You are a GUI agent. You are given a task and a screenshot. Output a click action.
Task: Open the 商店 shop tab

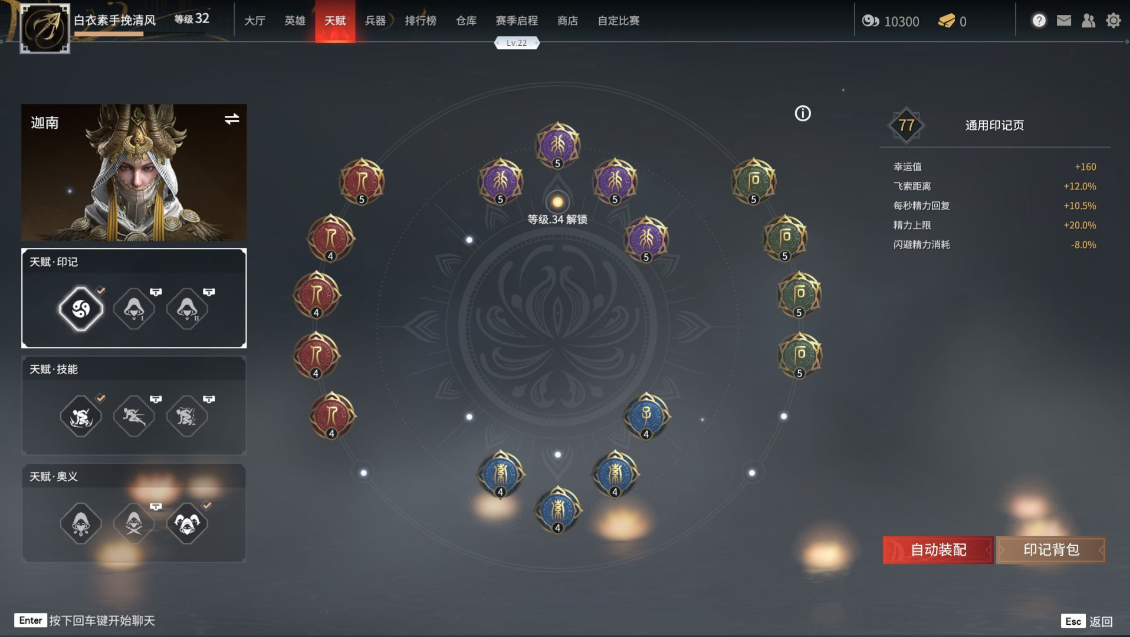(x=567, y=21)
